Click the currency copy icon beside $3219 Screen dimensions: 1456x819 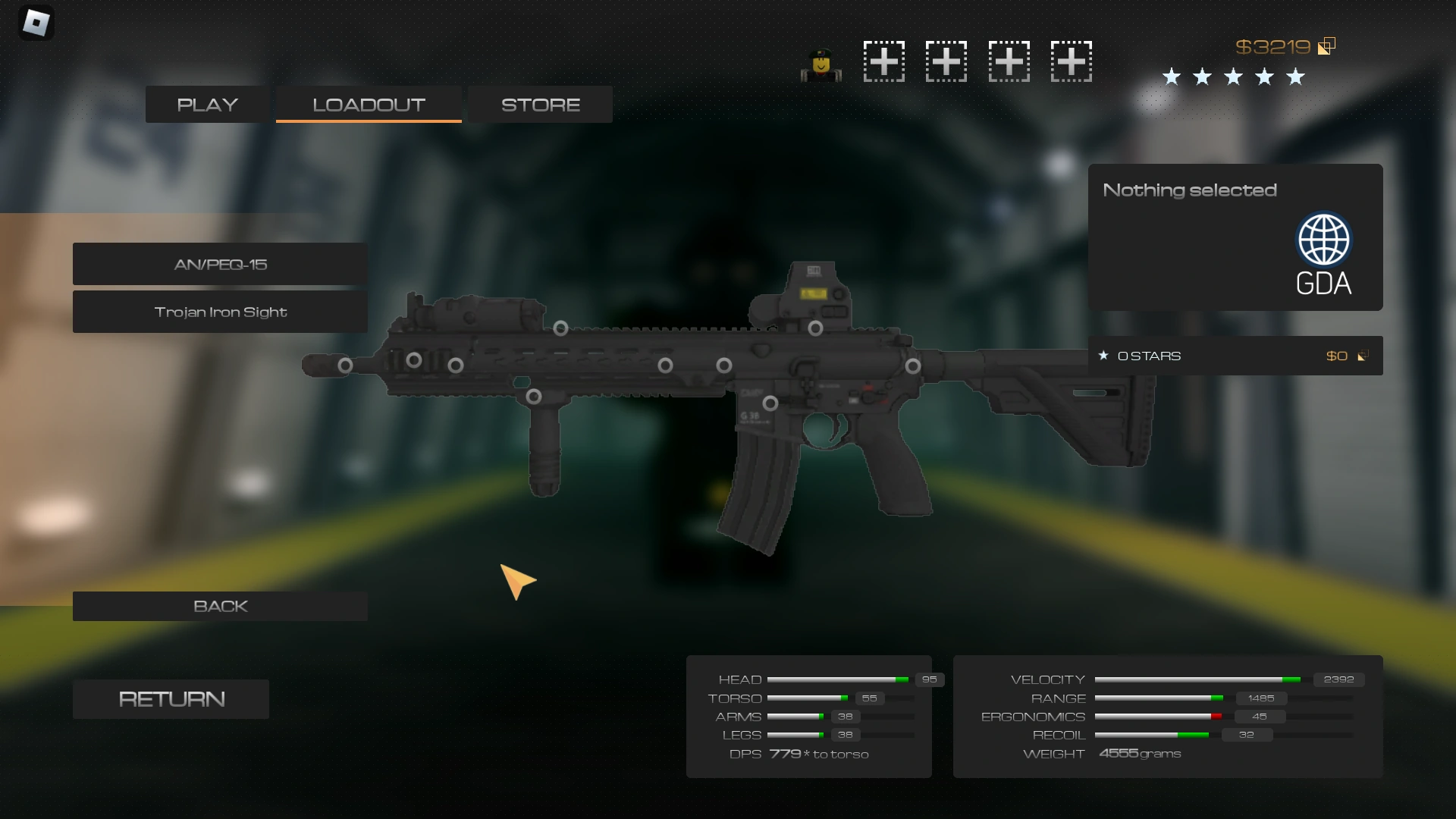(1326, 45)
